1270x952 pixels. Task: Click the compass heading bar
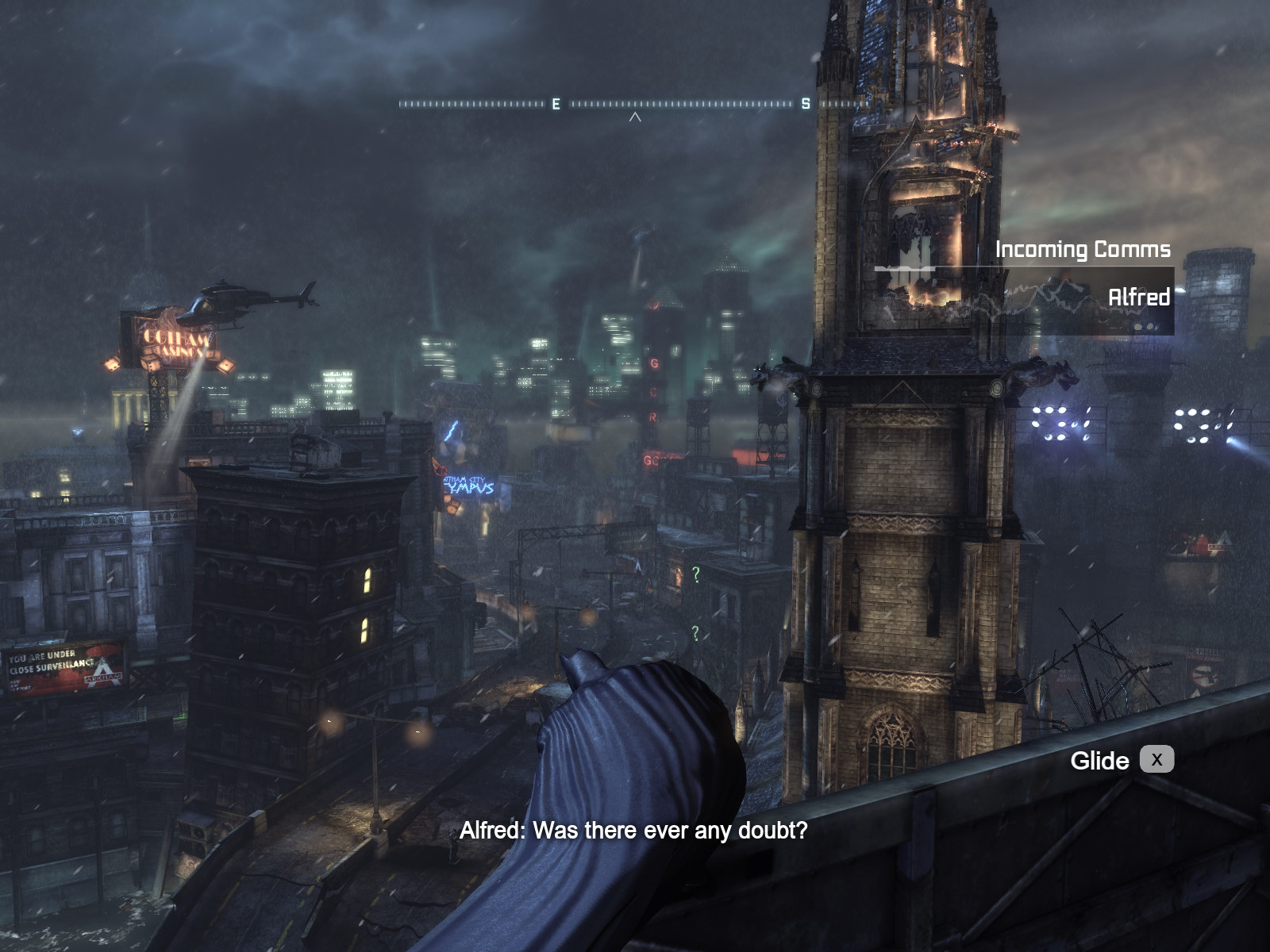[633, 104]
